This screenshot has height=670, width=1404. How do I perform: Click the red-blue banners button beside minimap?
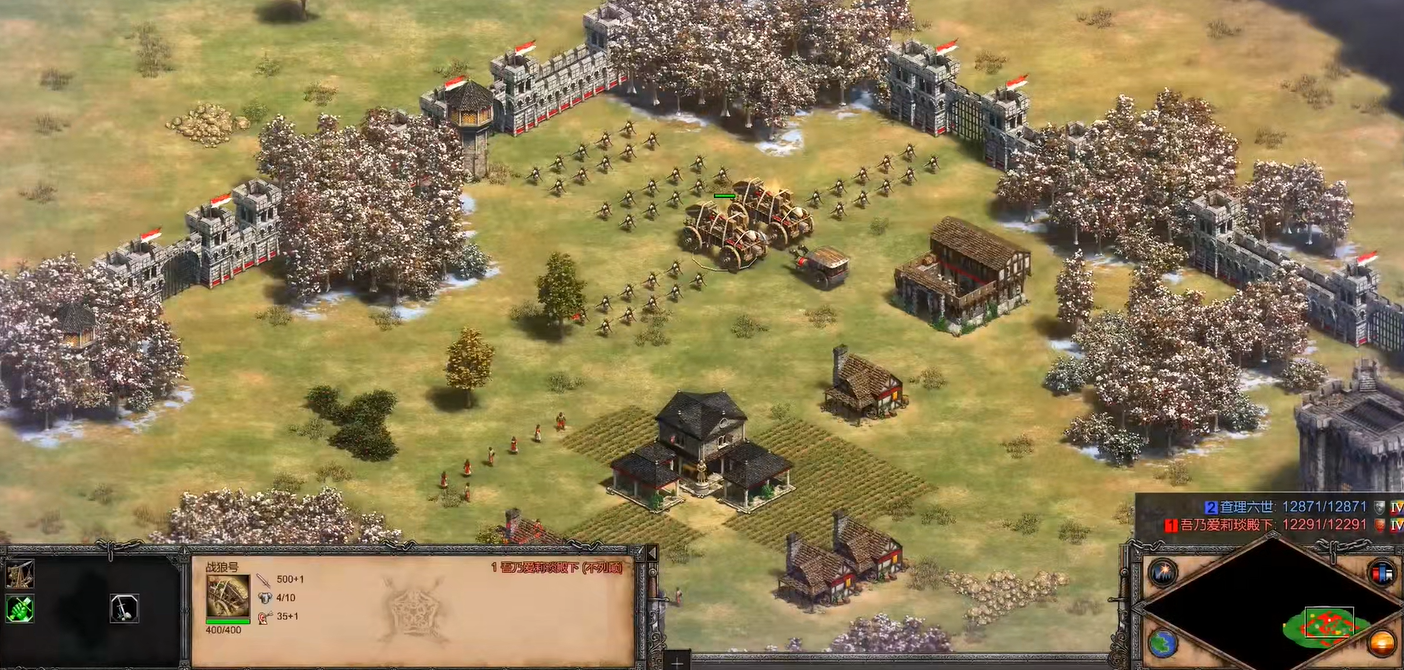tap(1382, 573)
